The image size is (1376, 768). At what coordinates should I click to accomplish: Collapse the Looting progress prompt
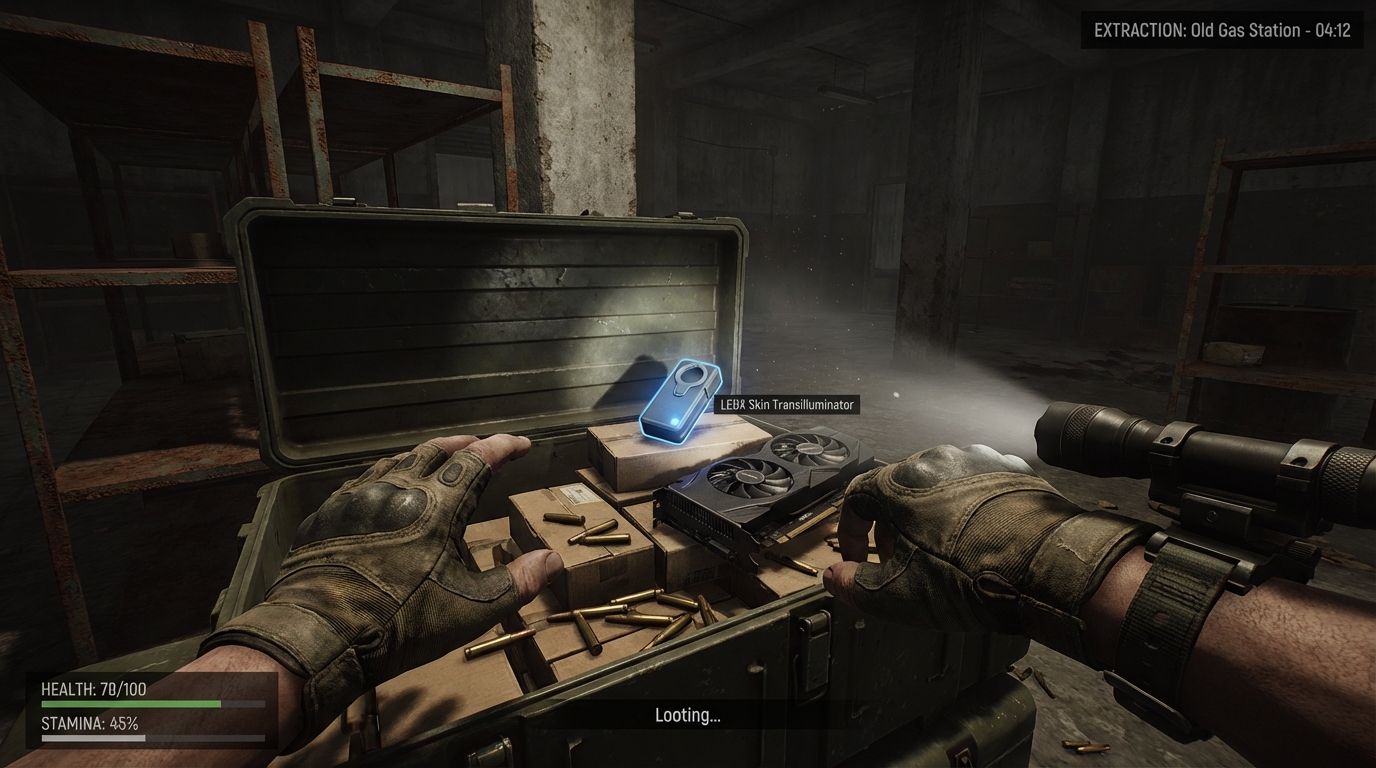687,714
